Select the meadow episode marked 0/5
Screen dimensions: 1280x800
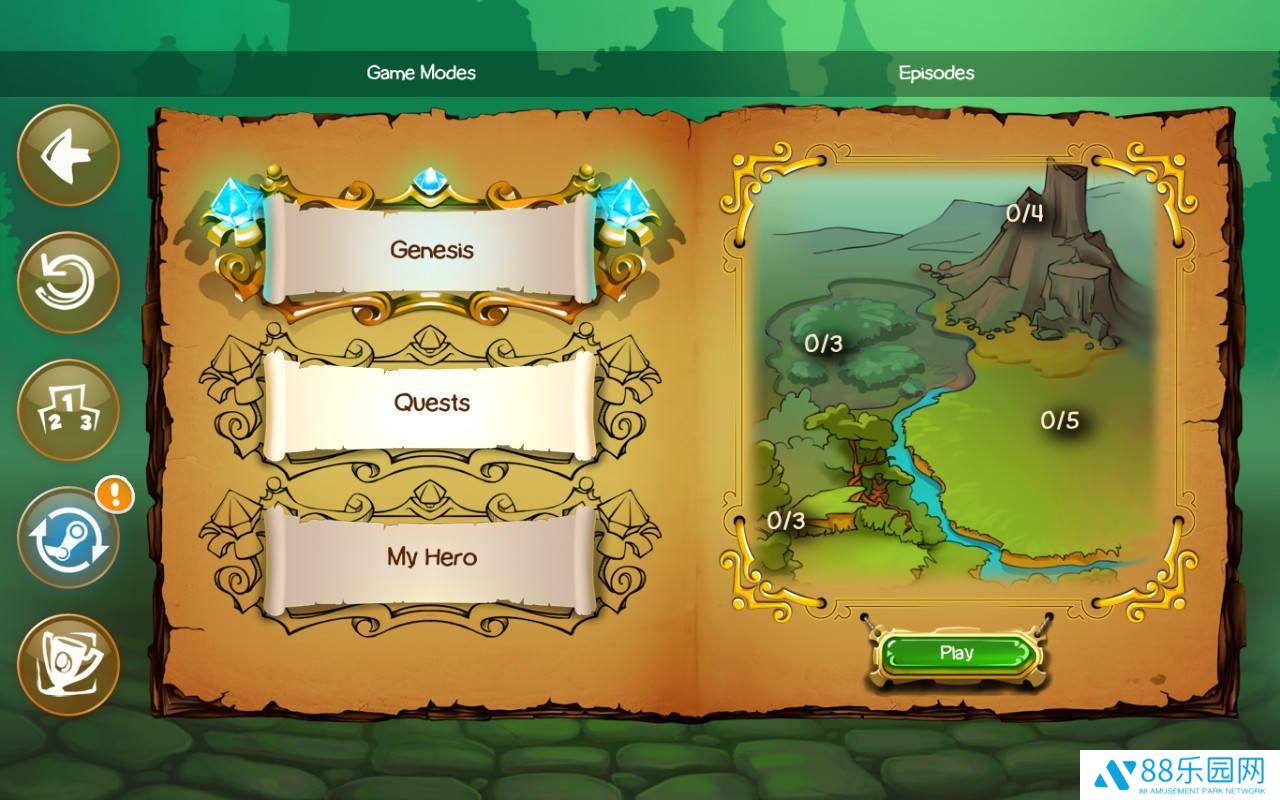[1060, 421]
